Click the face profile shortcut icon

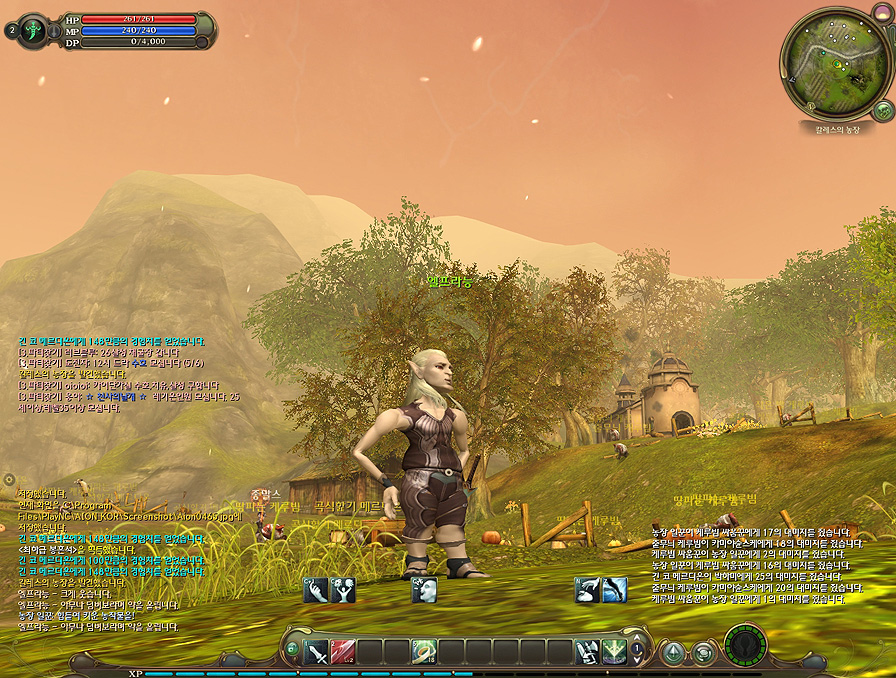(x=423, y=591)
